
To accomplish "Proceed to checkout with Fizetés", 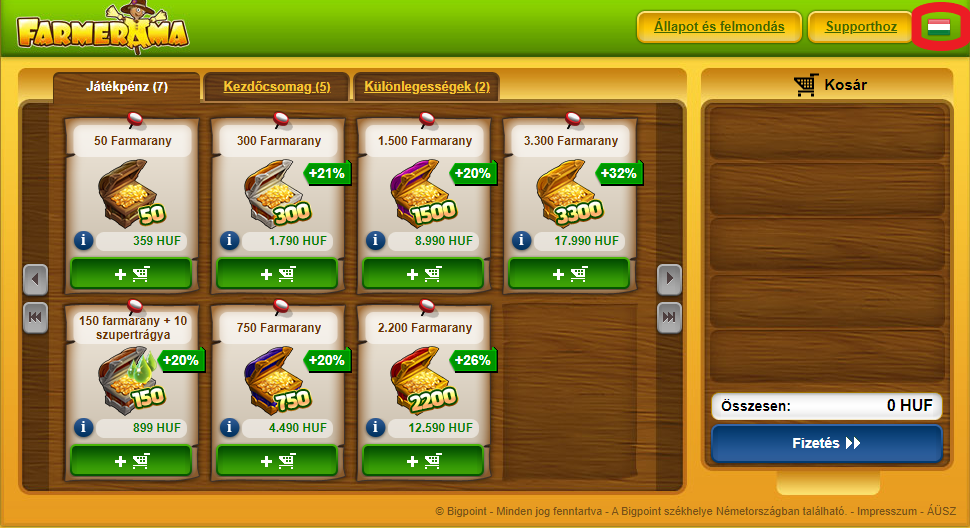I will click(826, 443).
